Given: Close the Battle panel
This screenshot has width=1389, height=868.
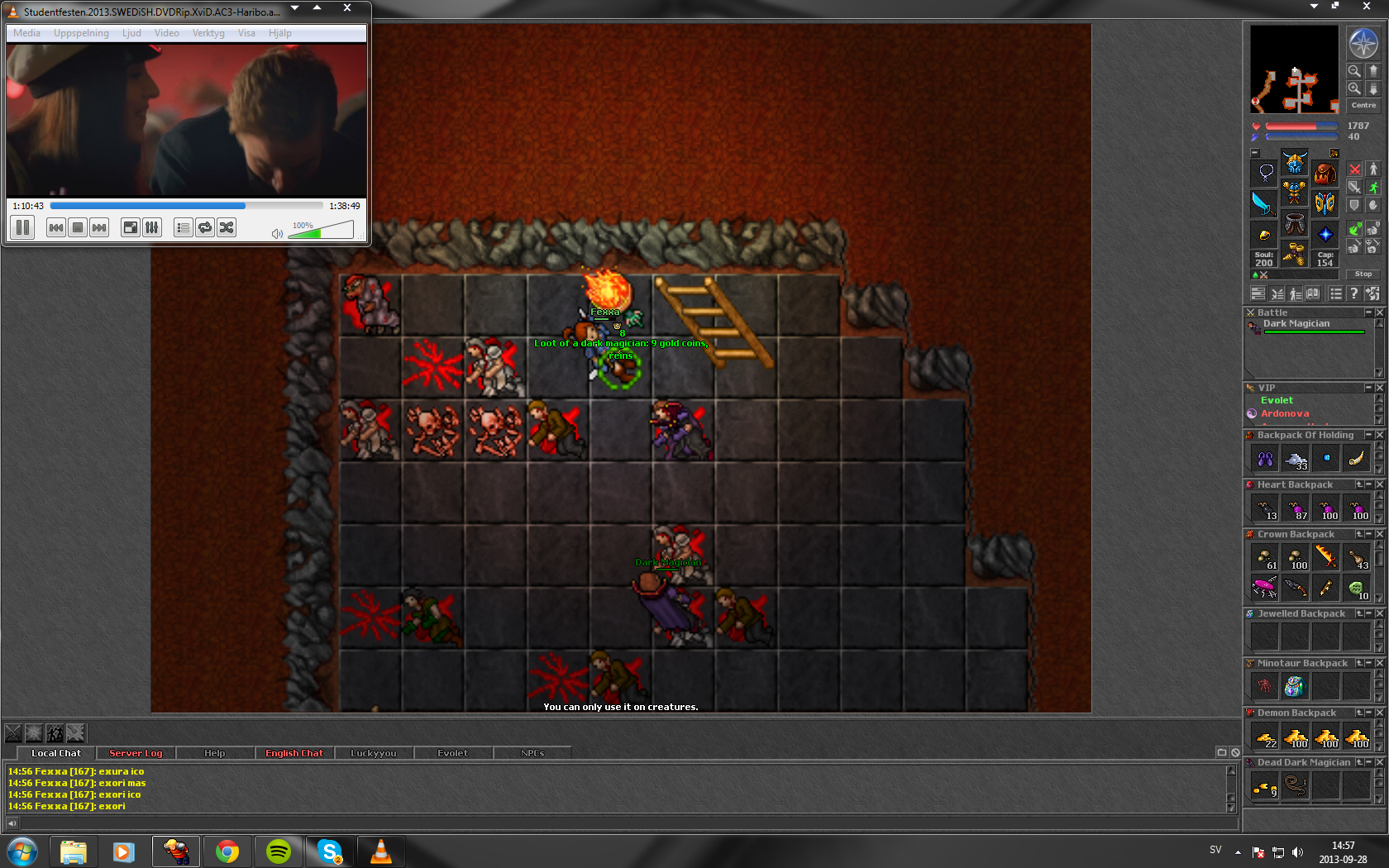Looking at the screenshot, I should tap(1379, 312).
